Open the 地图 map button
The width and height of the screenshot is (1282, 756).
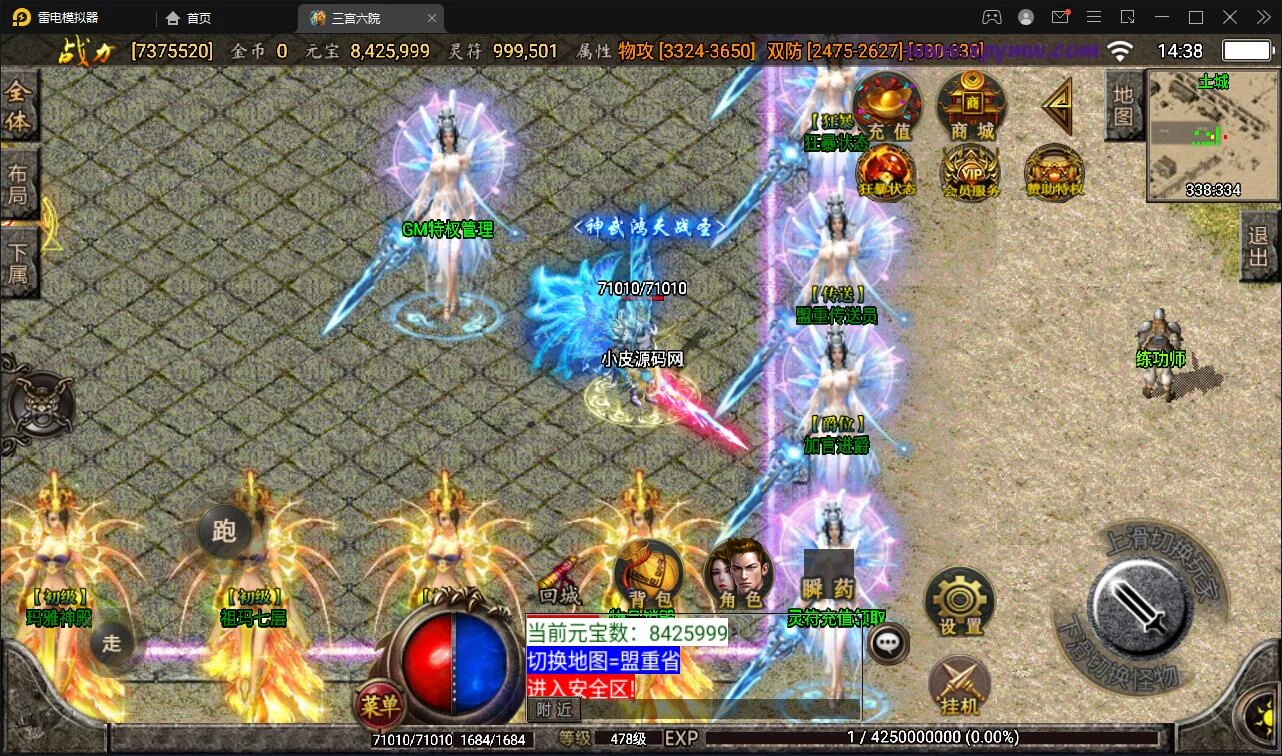(x=1124, y=105)
